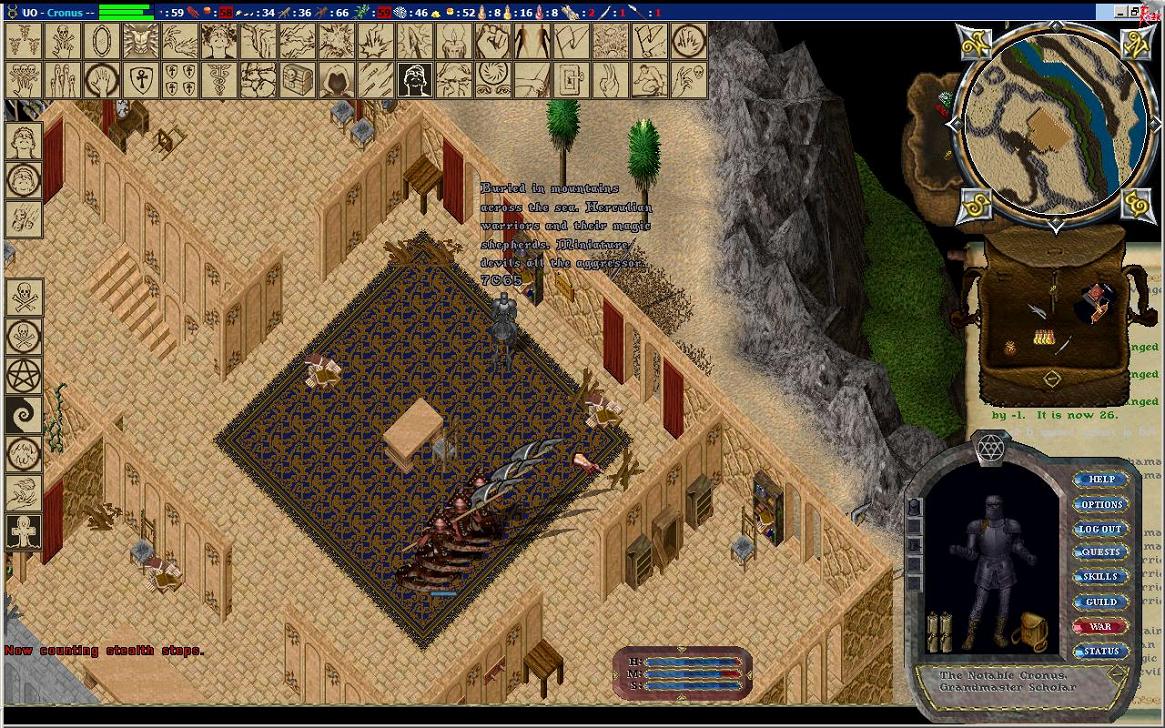
Task: Show the character Status bar
Action: click(x=1100, y=652)
